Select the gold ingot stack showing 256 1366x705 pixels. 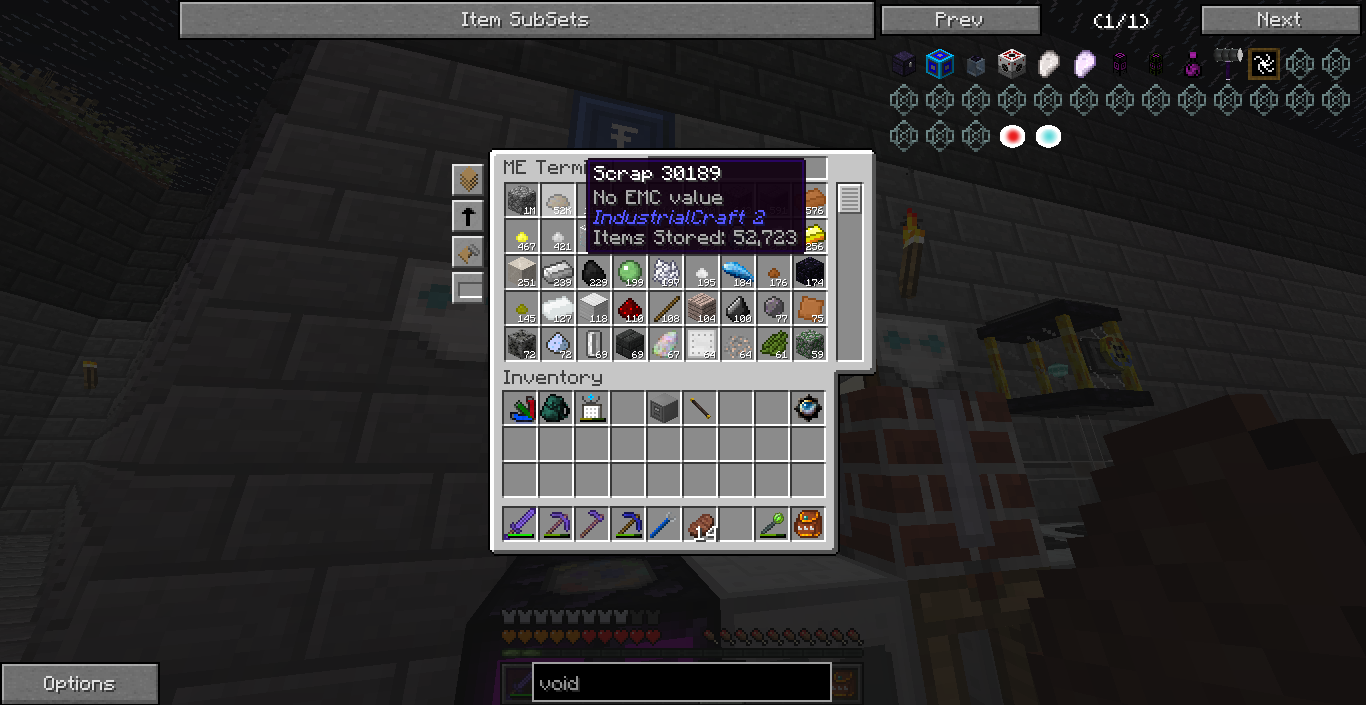coord(812,236)
